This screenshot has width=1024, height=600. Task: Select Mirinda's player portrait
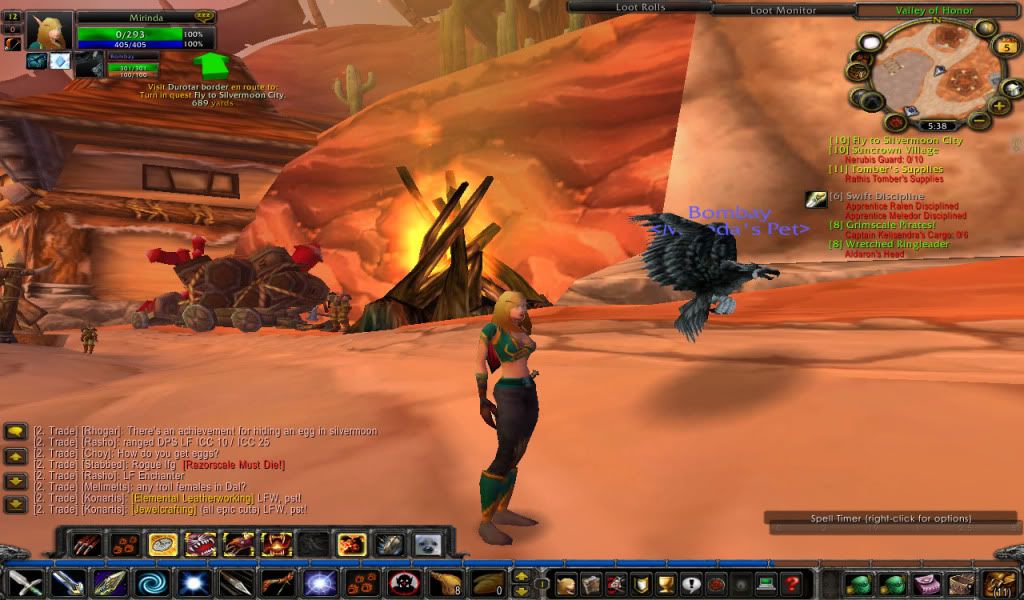[x=48, y=31]
